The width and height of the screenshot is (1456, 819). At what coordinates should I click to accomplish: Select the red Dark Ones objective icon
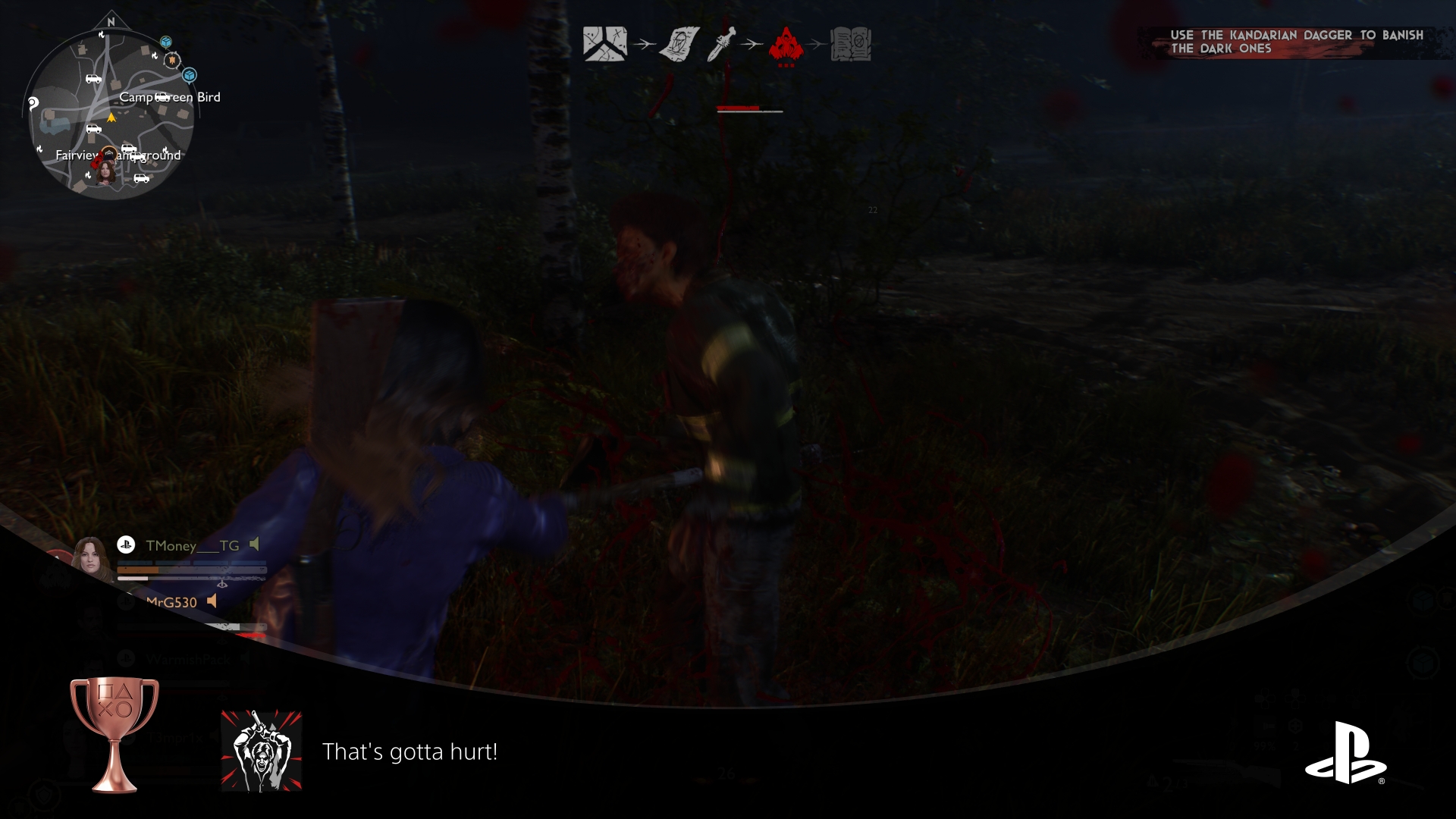pos(786,43)
